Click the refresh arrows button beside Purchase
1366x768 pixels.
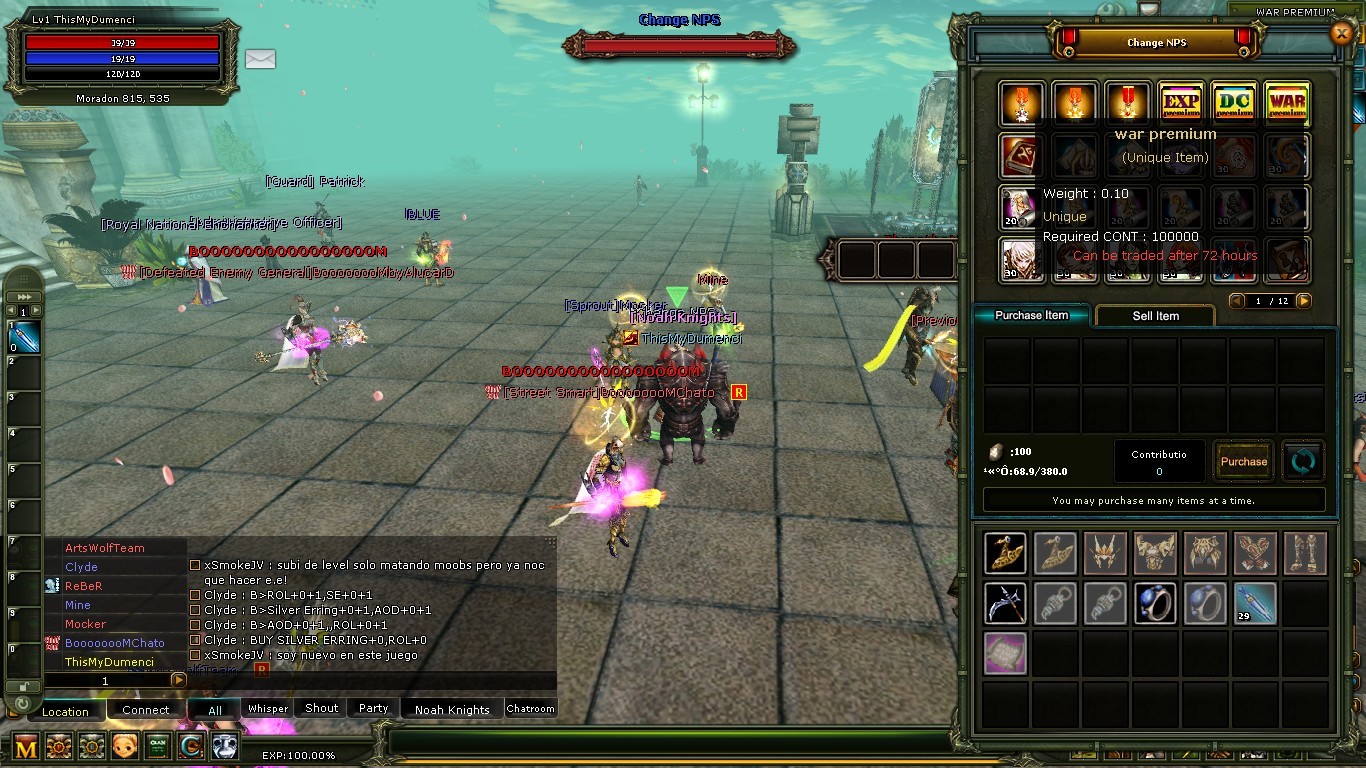coord(1304,461)
